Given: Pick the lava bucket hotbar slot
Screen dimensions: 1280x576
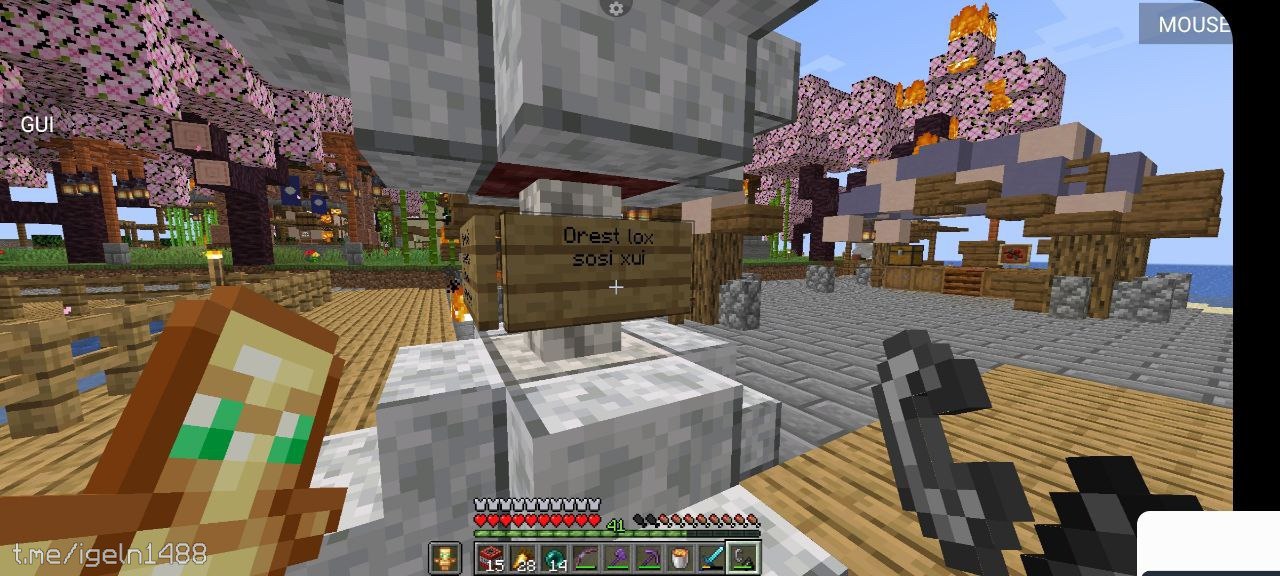Looking at the screenshot, I should [x=679, y=556].
